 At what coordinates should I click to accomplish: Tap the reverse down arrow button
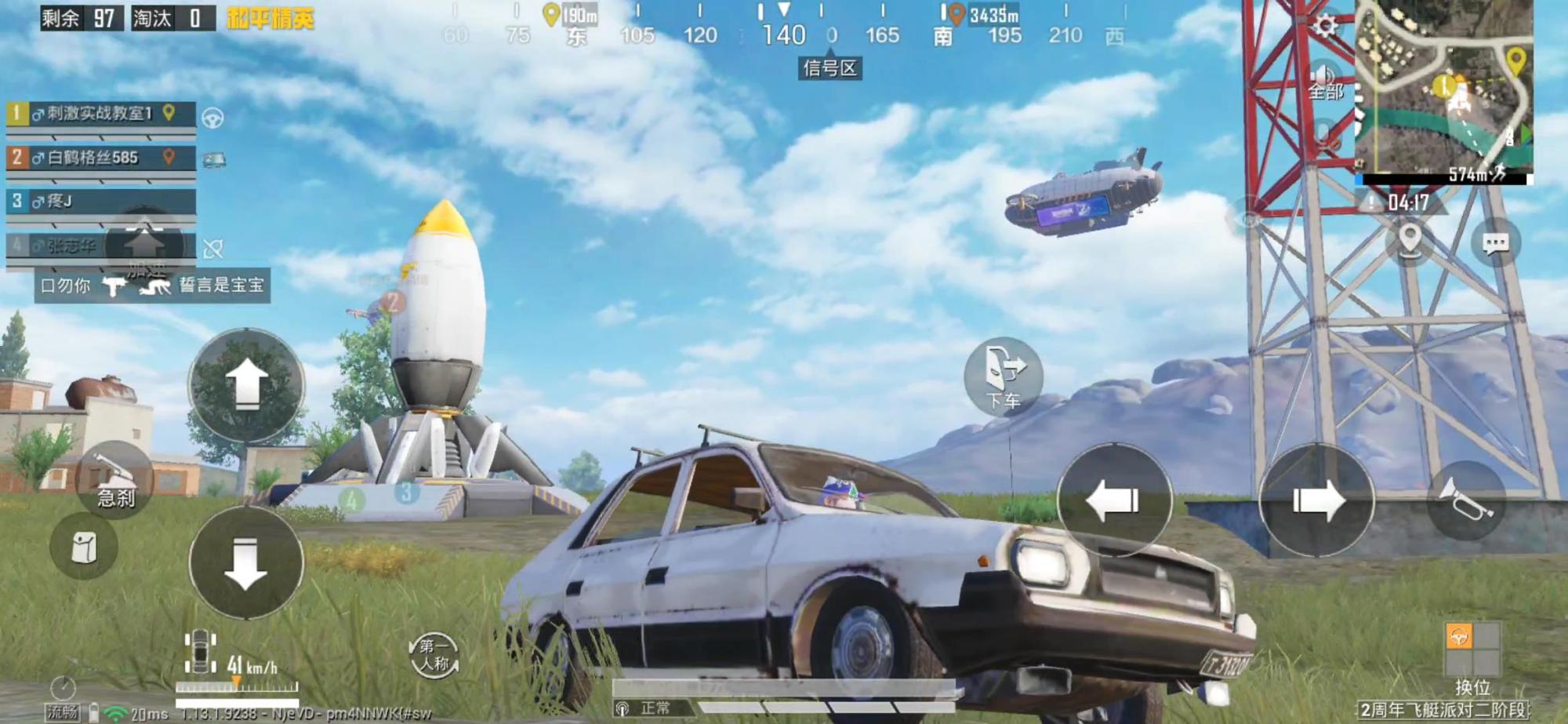click(246, 562)
